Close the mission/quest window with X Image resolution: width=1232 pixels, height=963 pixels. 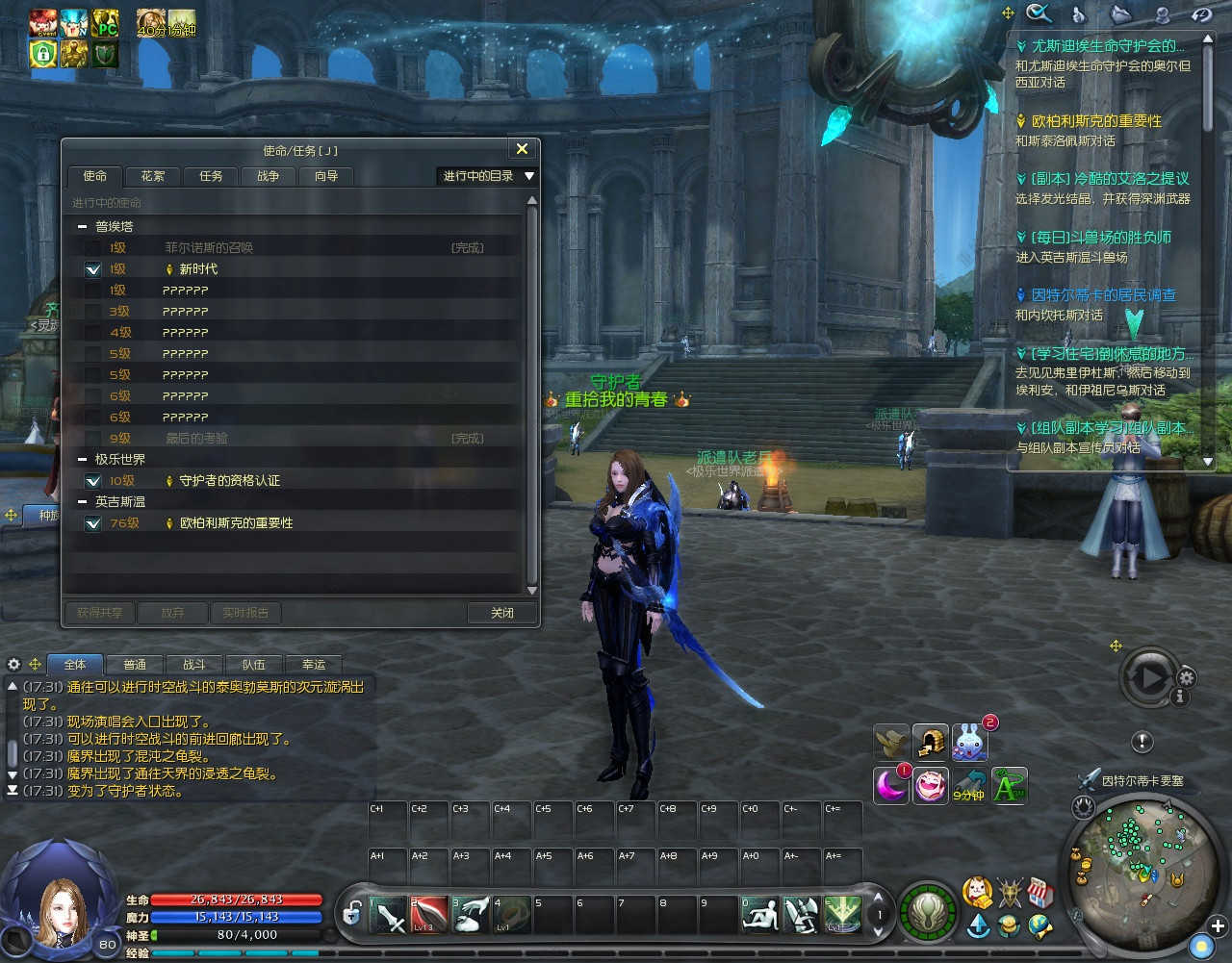click(x=522, y=149)
